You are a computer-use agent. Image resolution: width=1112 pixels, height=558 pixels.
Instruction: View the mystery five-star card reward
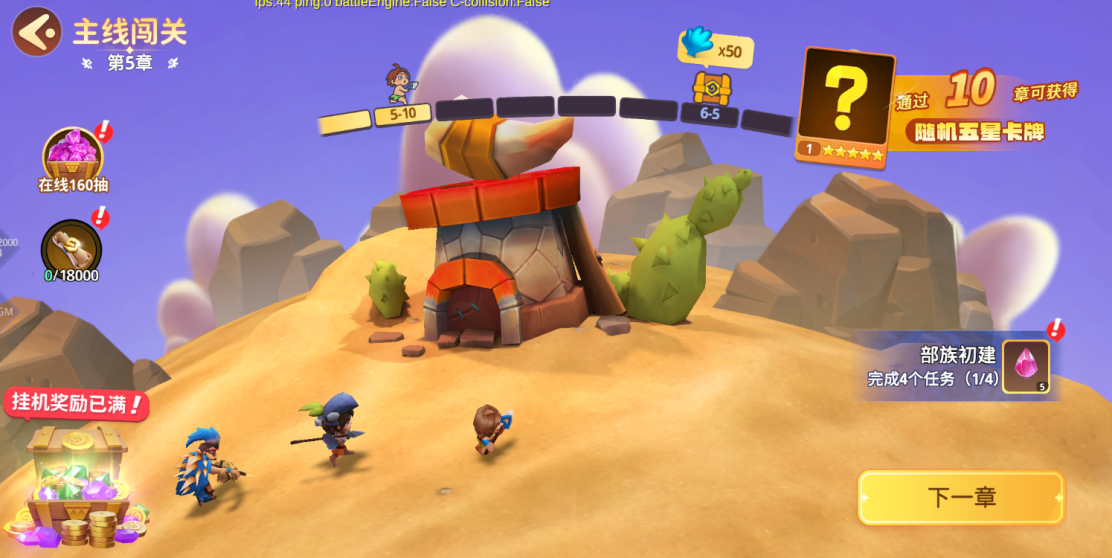point(845,105)
